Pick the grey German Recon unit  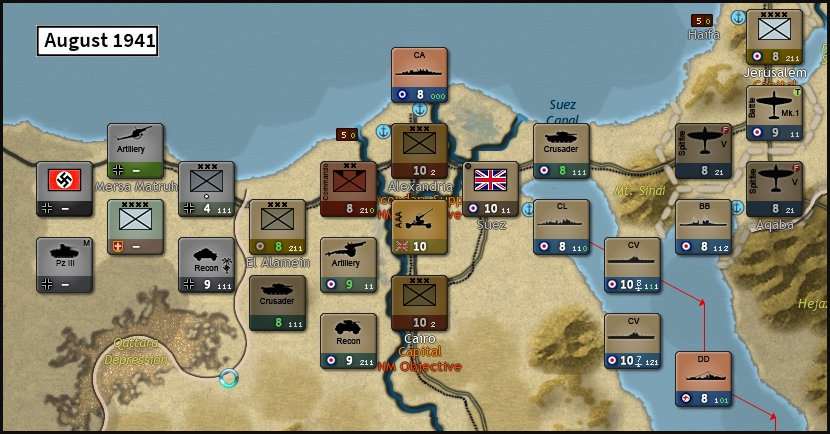tap(206, 265)
